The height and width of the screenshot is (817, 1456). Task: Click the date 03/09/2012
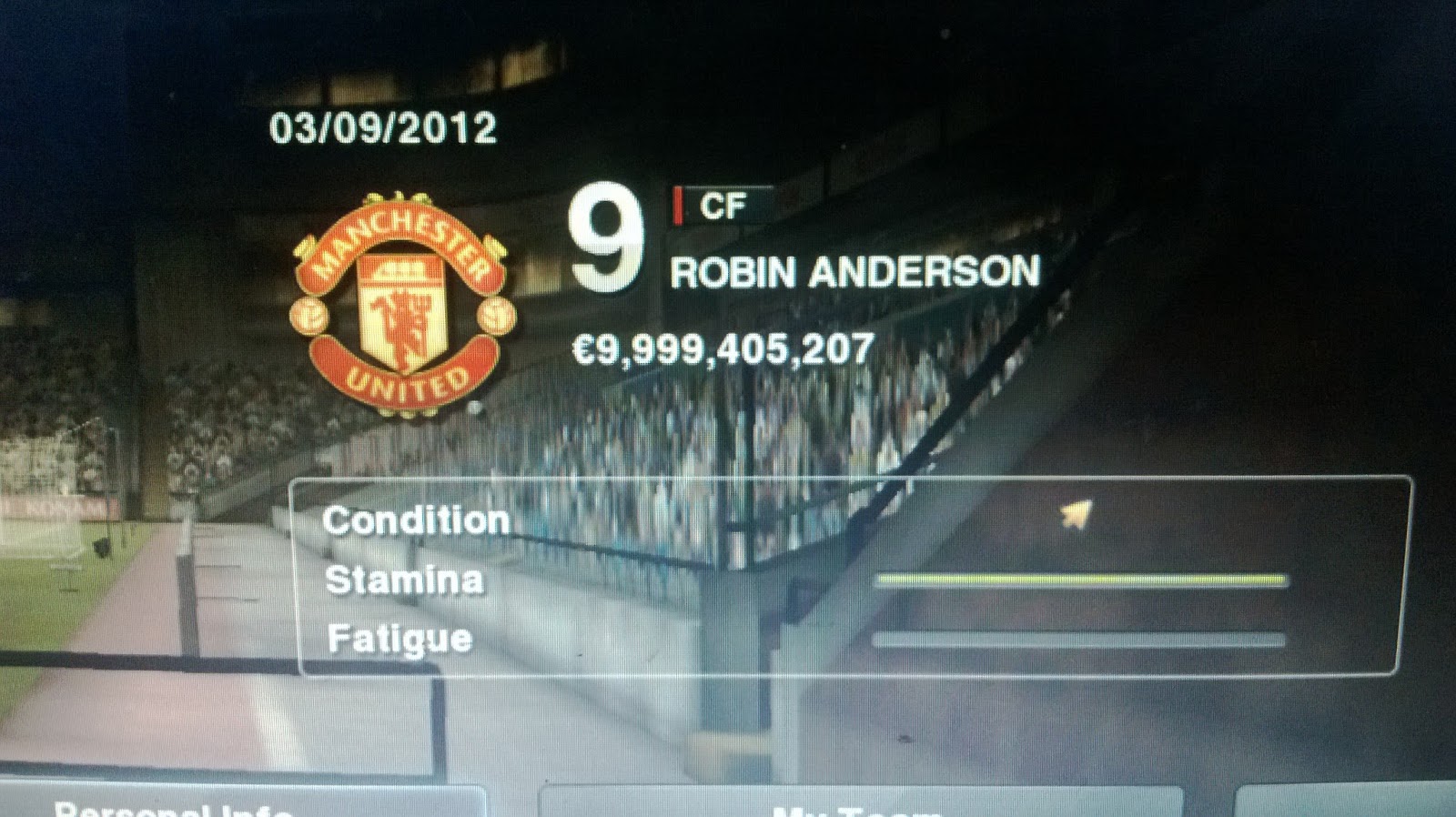click(x=384, y=128)
